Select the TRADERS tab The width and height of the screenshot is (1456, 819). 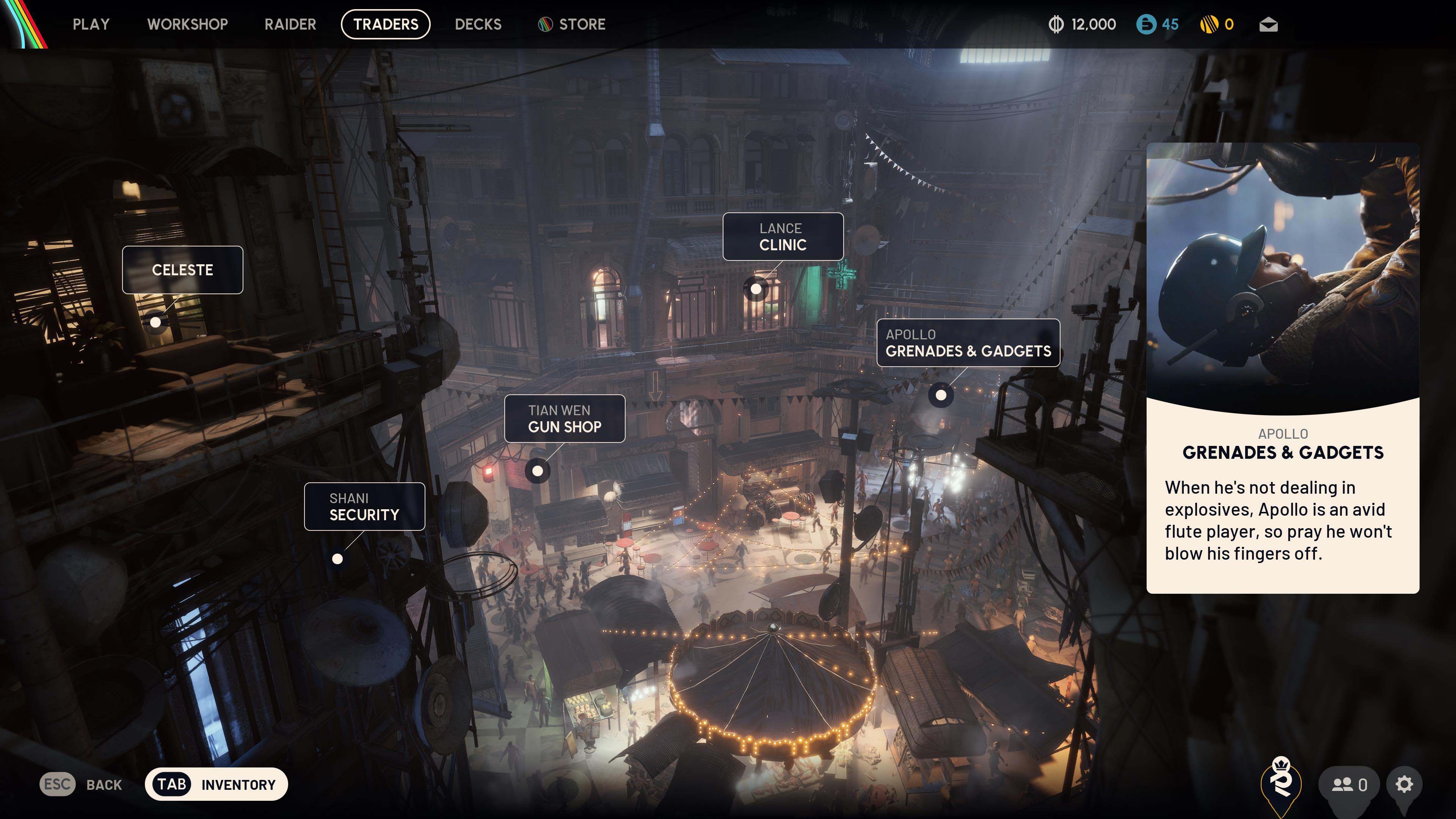385,24
